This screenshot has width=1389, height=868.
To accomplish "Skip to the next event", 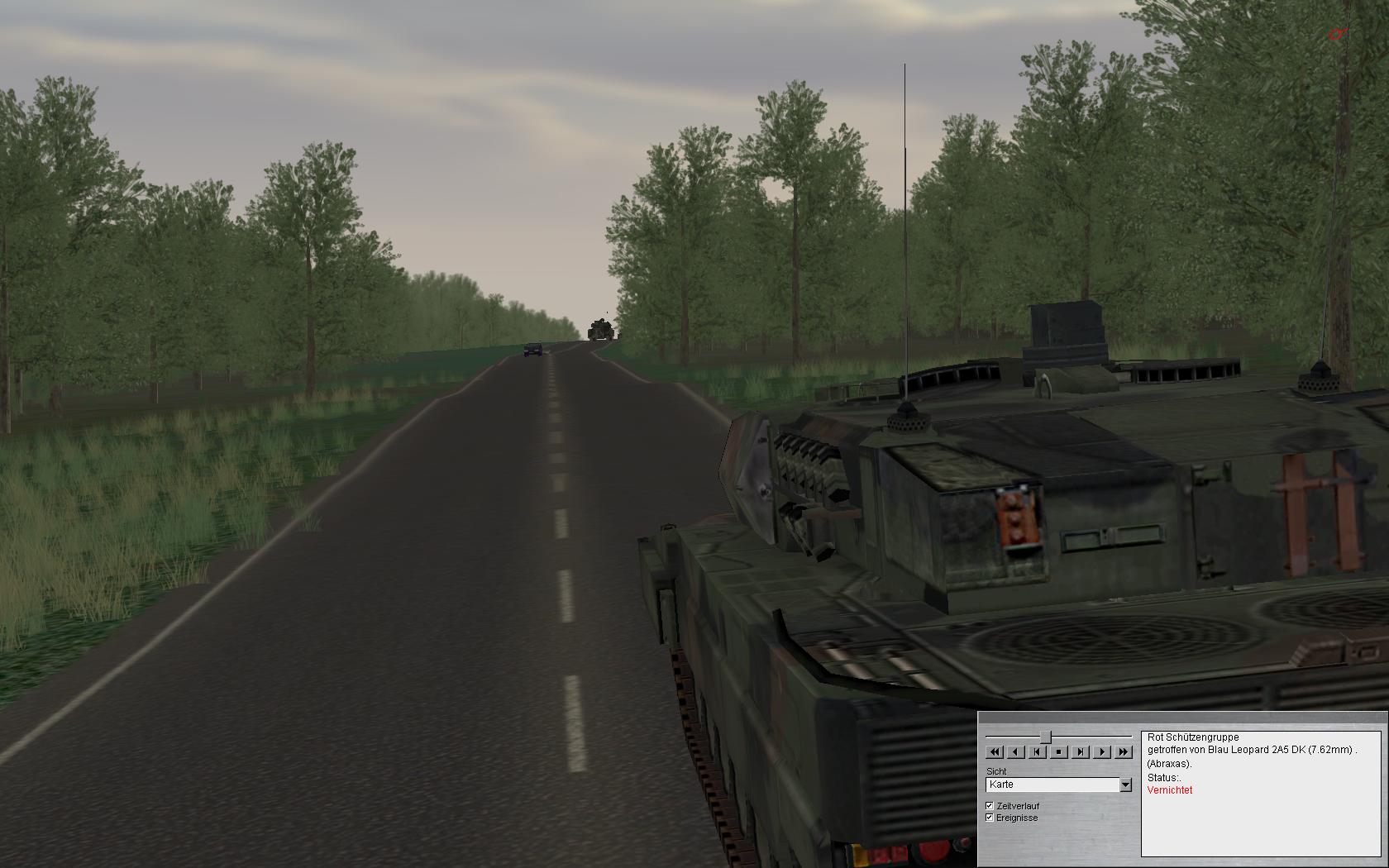I will point(1081,752).
